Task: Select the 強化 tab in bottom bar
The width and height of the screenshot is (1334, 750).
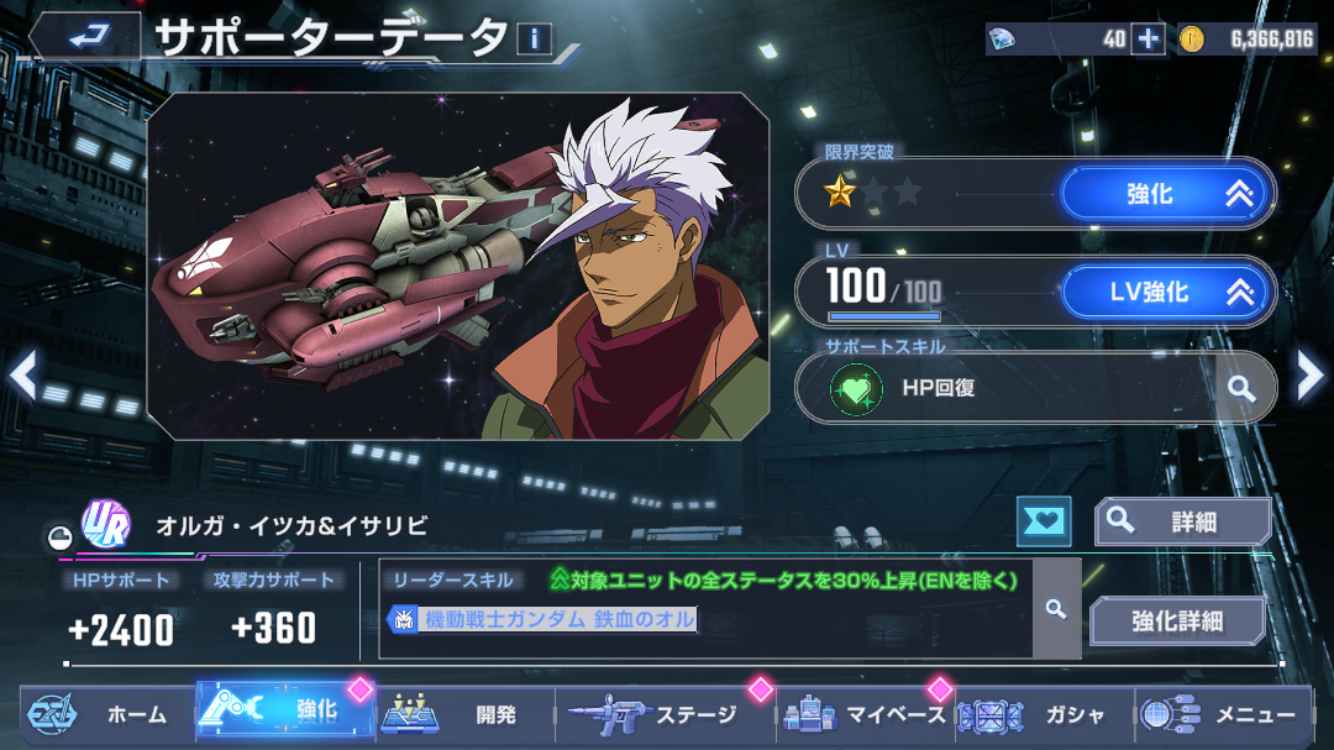Action: 285,712
